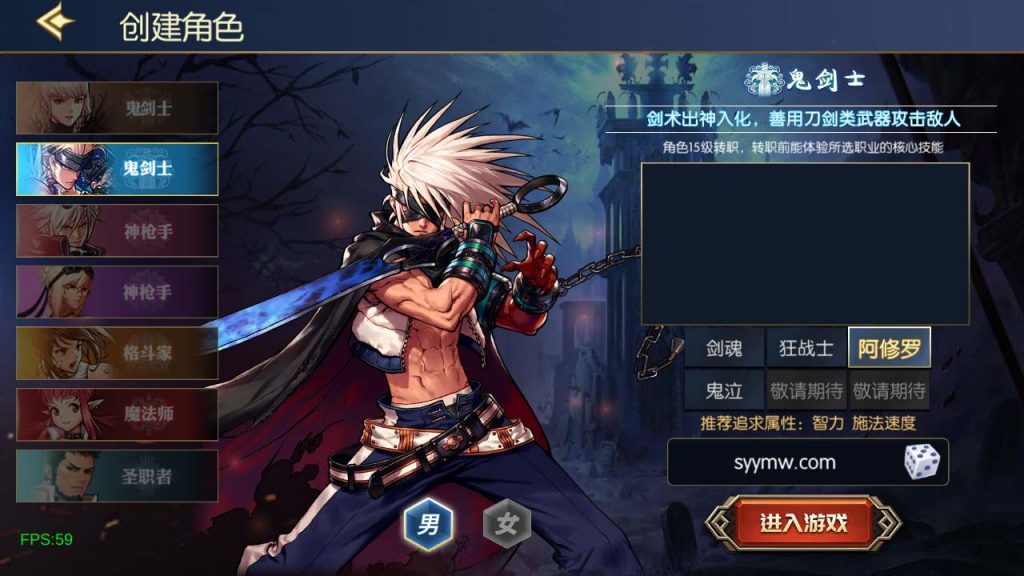1024x576 pixels.
Task: Select the 阿修罗 subclass tab
Action: pyautogui.click(x=888, y=348)
